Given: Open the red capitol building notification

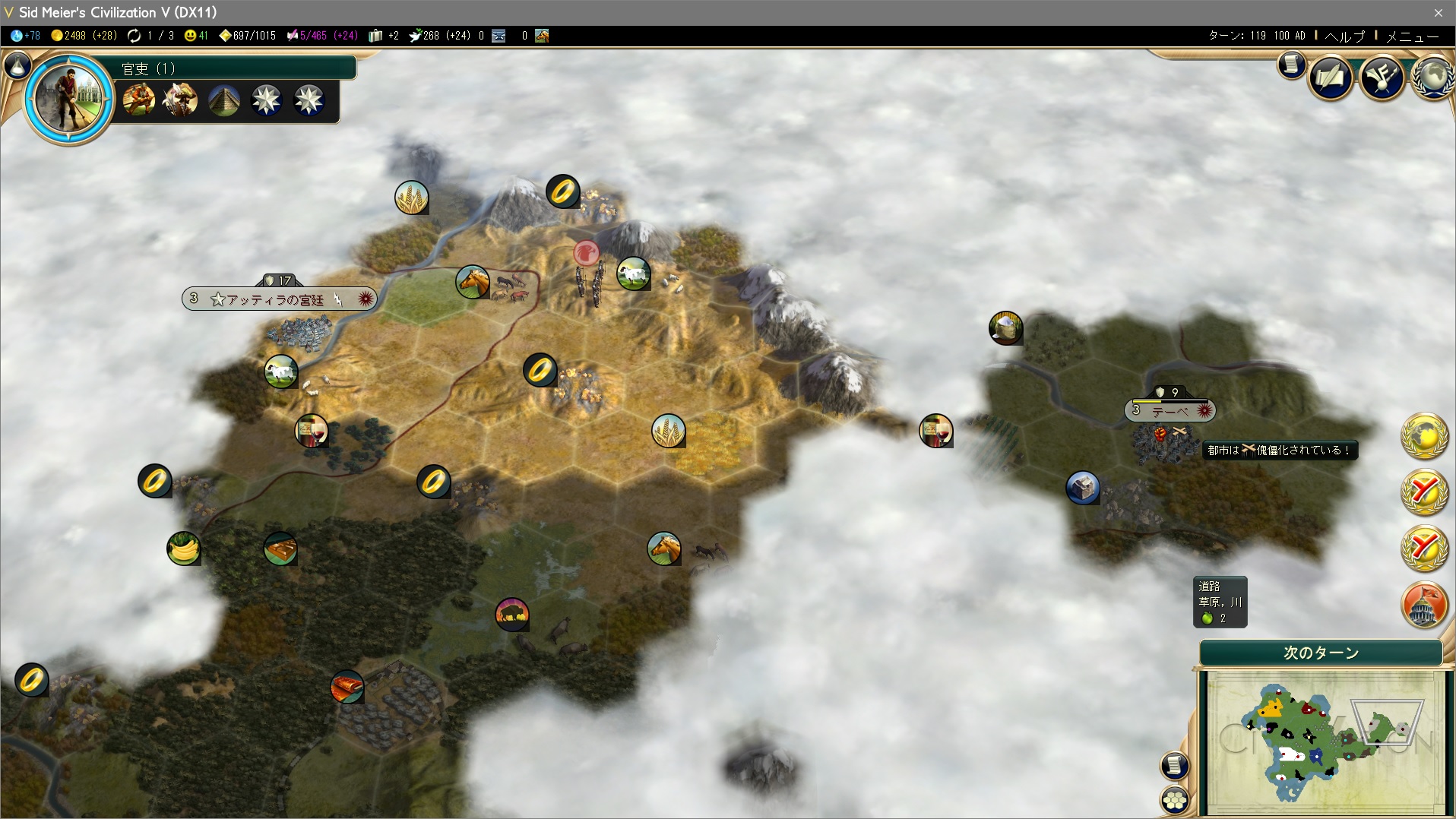Looking at the screenshot, I should (x=1424, y=606).
